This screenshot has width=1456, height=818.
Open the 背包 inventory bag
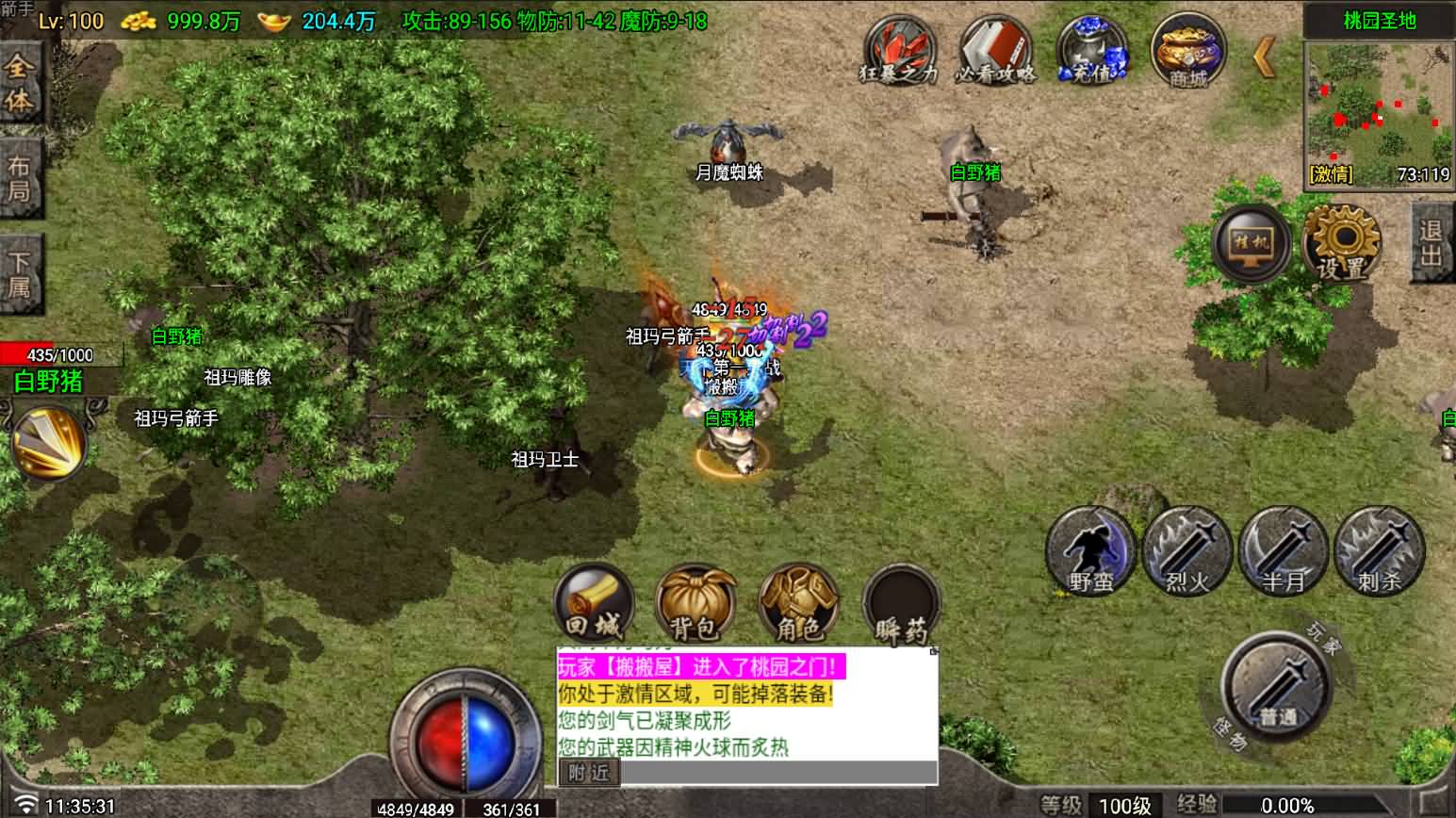695,603
